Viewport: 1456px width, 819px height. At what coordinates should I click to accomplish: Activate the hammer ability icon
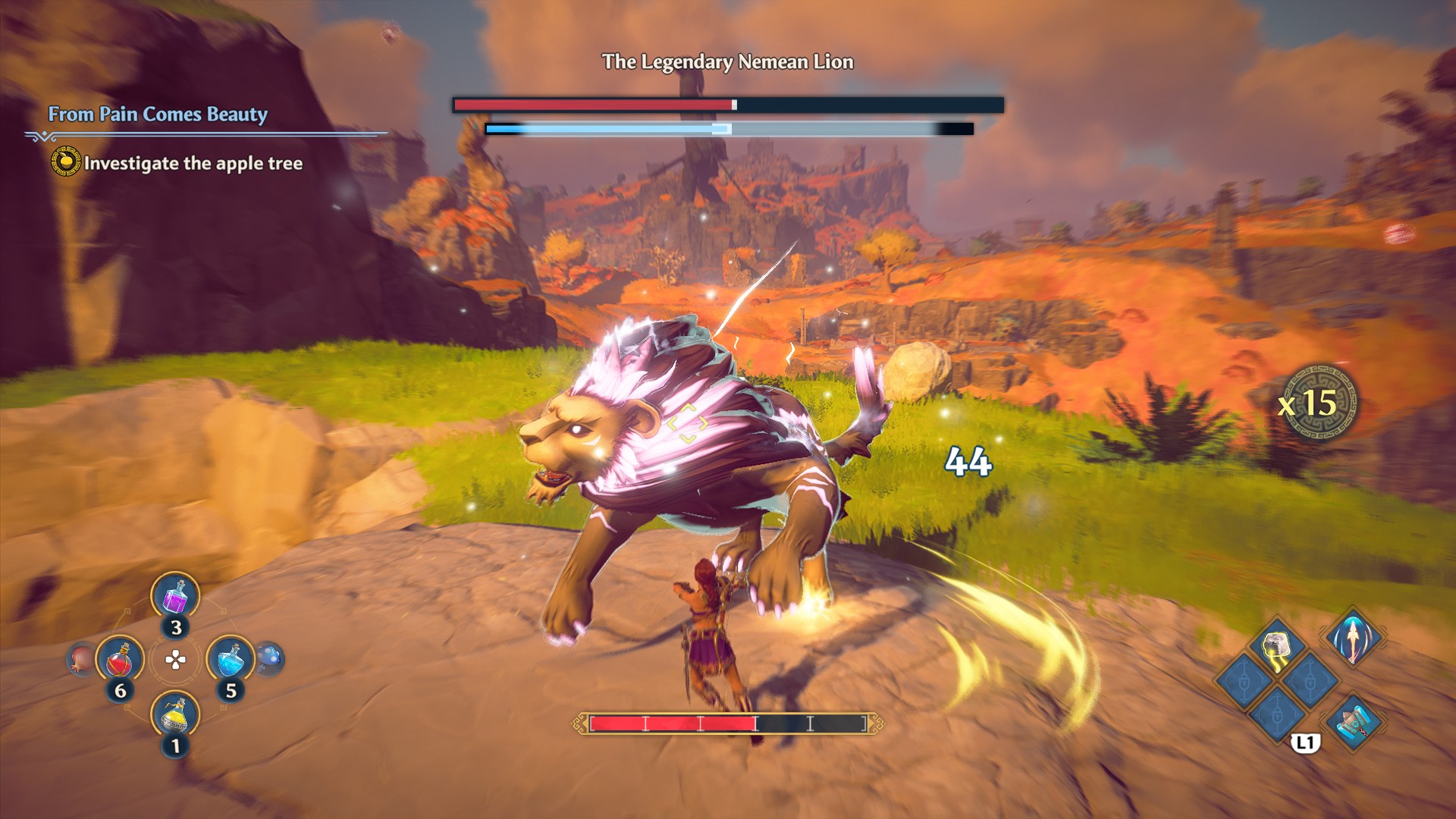1354,721
